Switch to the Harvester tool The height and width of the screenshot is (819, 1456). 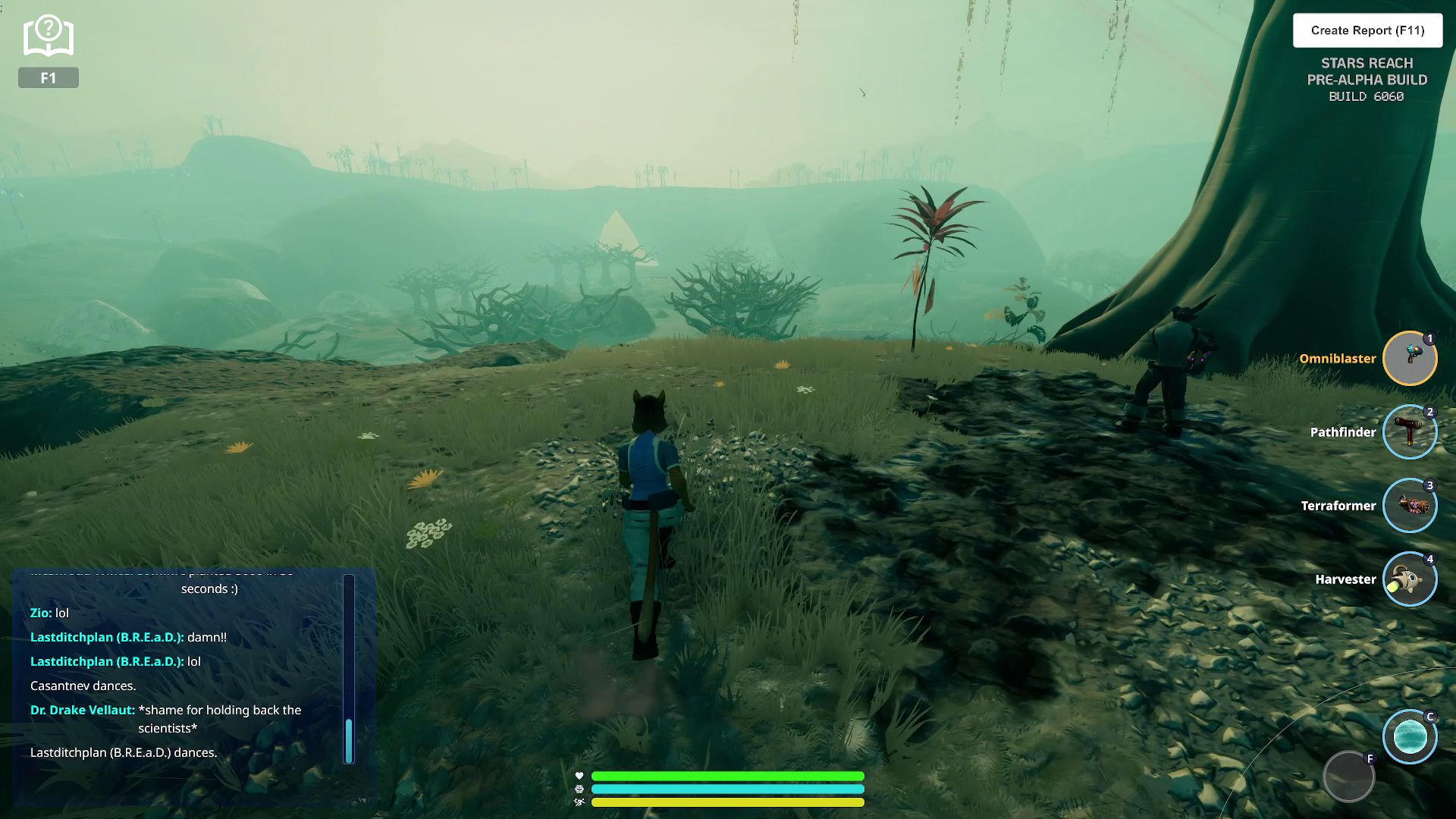tap(1410, 579)
